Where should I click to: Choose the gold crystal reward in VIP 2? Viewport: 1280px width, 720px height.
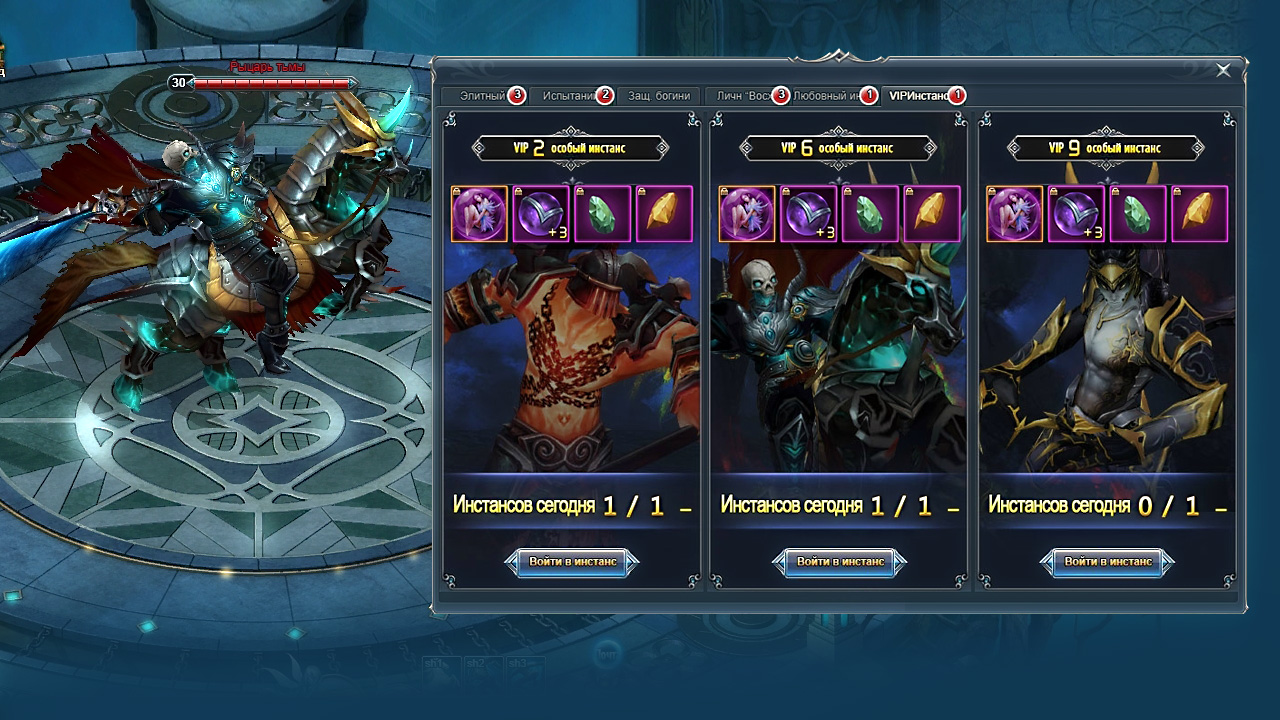tap(665, 214)
